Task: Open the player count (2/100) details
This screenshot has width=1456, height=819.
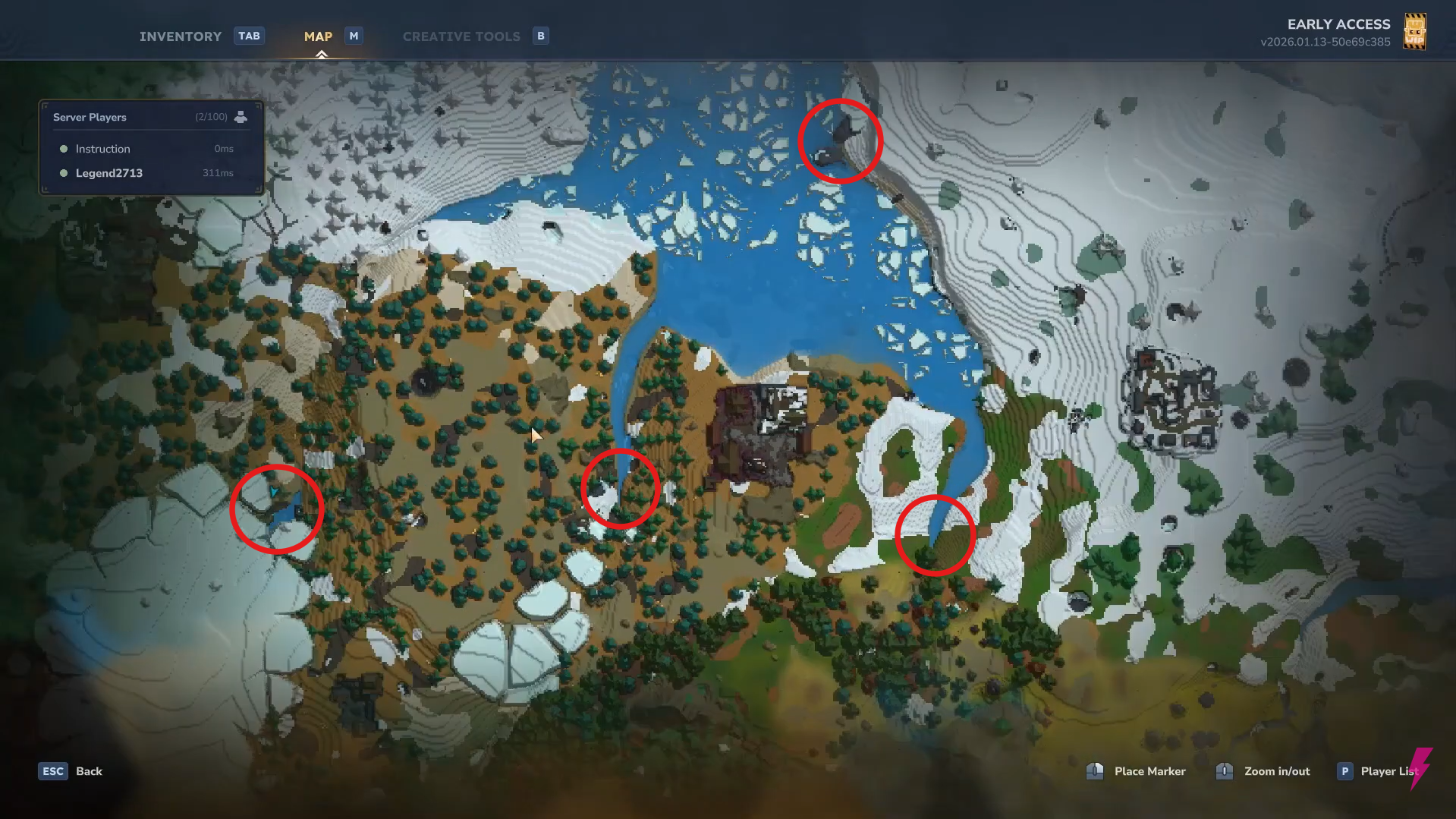Action: point(210,116)
